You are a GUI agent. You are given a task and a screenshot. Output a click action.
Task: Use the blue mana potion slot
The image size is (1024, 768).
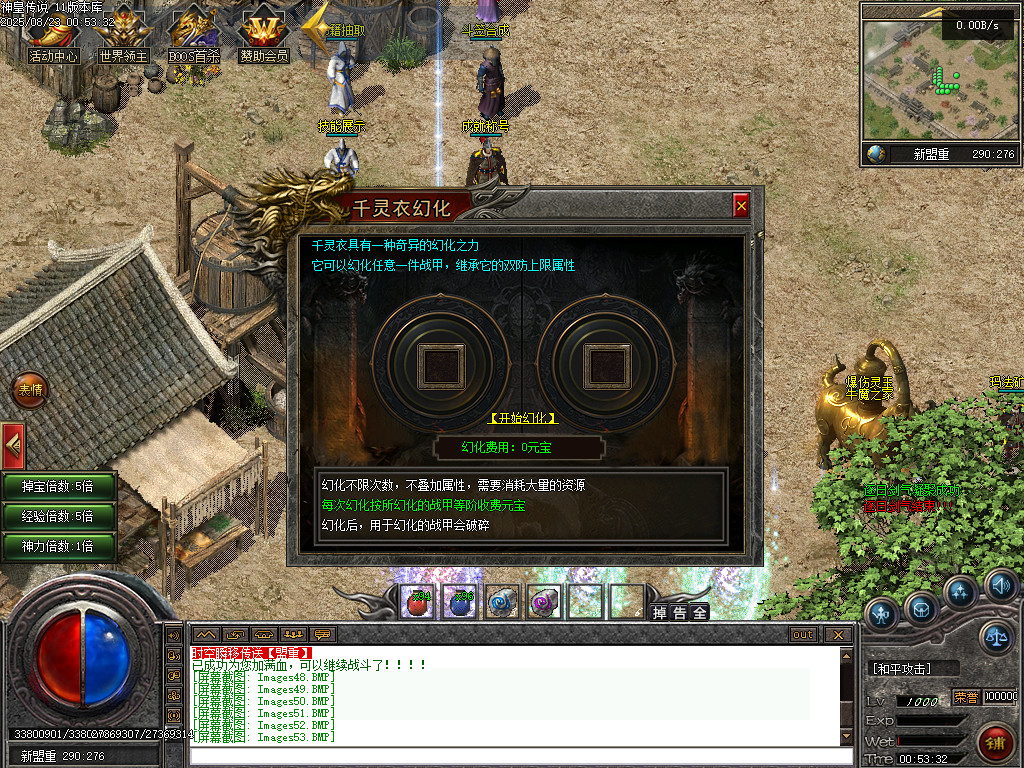[460, 602]
